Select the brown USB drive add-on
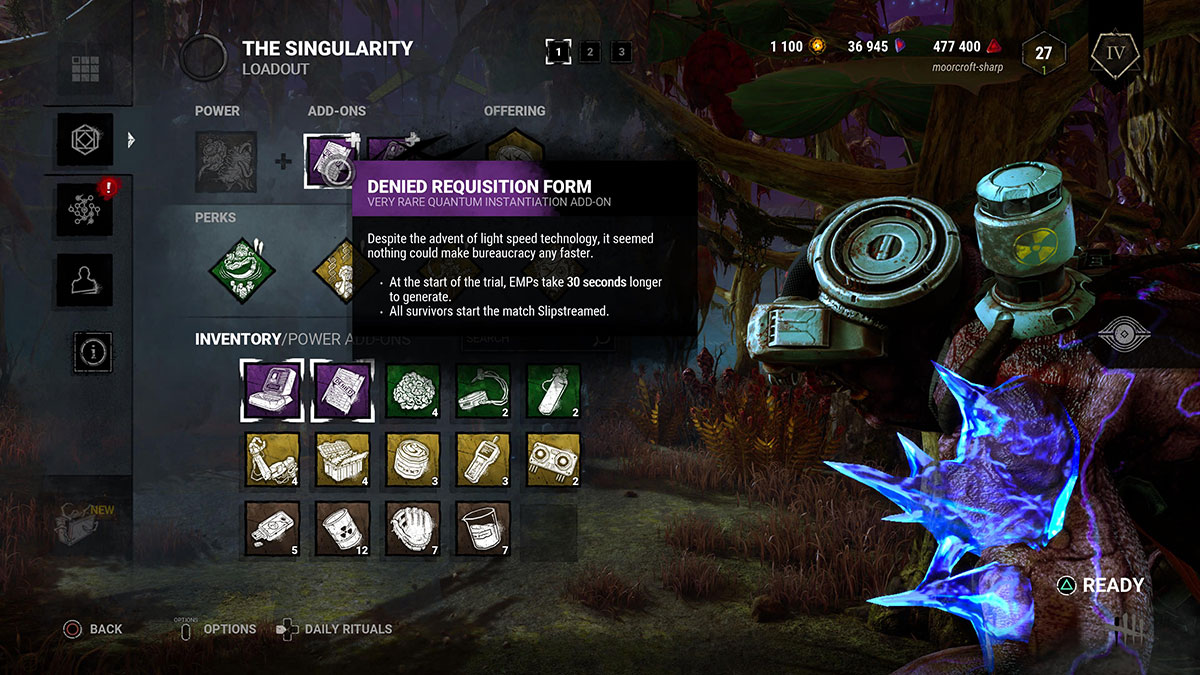Screen dimensions: 1200x675 [273, 530]
